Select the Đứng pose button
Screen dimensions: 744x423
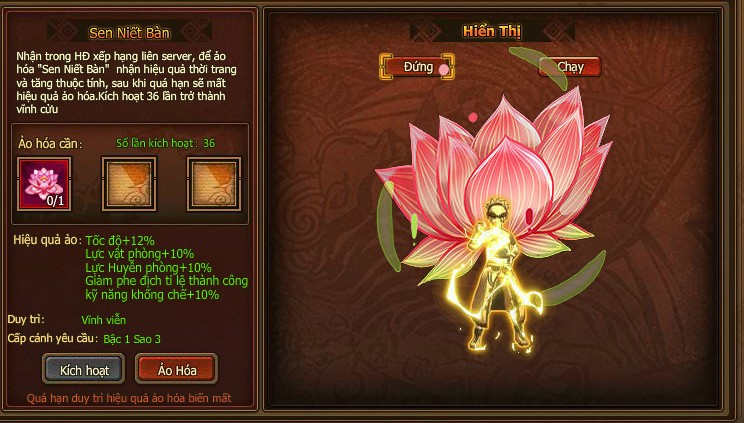click(x=417, y=67)
